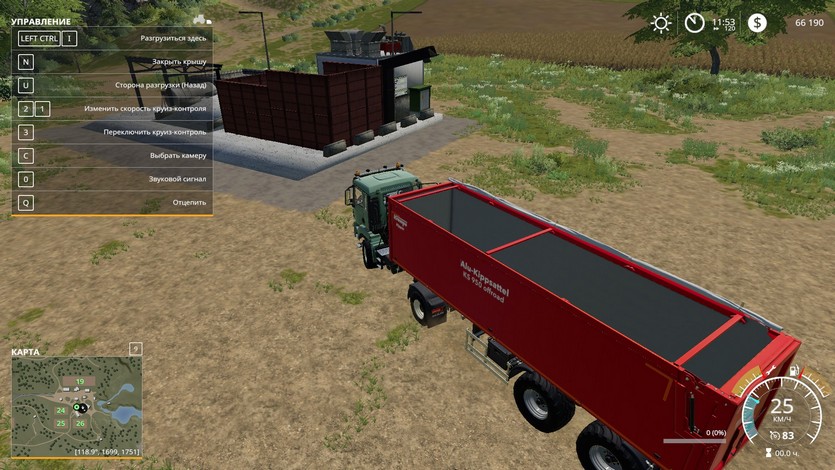The width and height of the screenshot is (835, 470).
Task: Click the Управление help panel header
Action: click(x=41, y=21)
